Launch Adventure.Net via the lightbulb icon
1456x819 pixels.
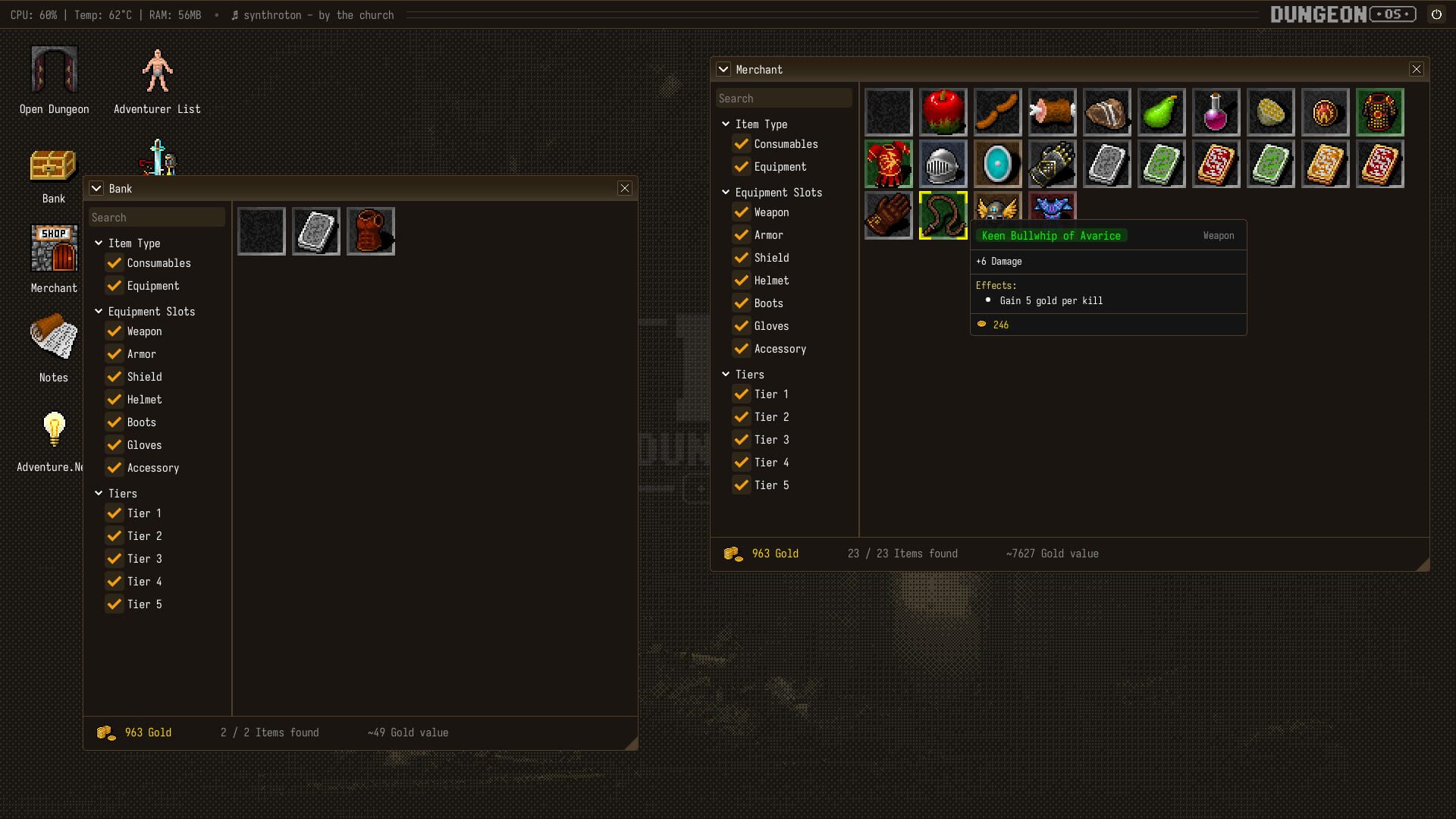point(53,429)
